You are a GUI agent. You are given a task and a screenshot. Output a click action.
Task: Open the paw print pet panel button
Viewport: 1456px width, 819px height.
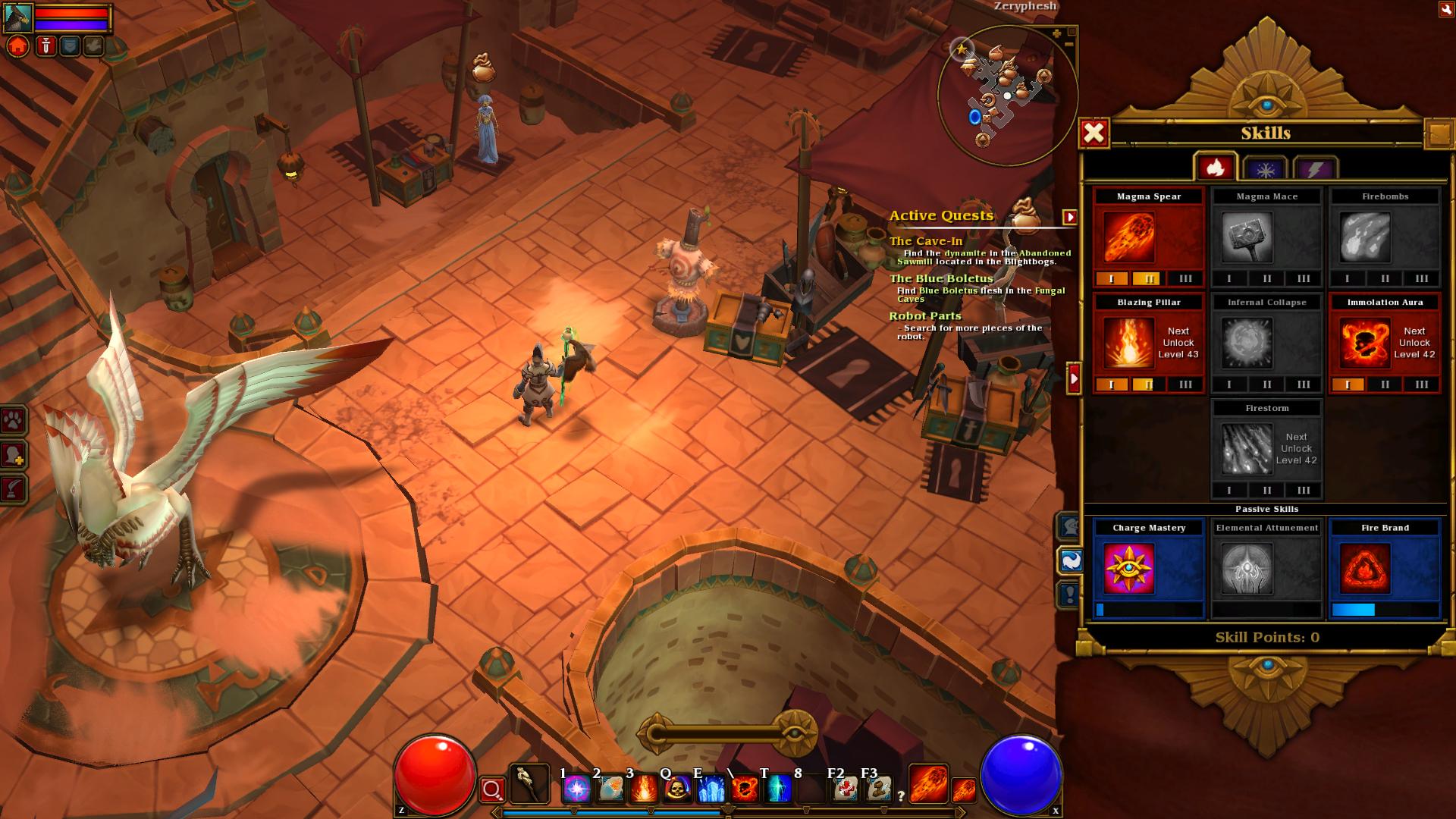coord(14,420)
